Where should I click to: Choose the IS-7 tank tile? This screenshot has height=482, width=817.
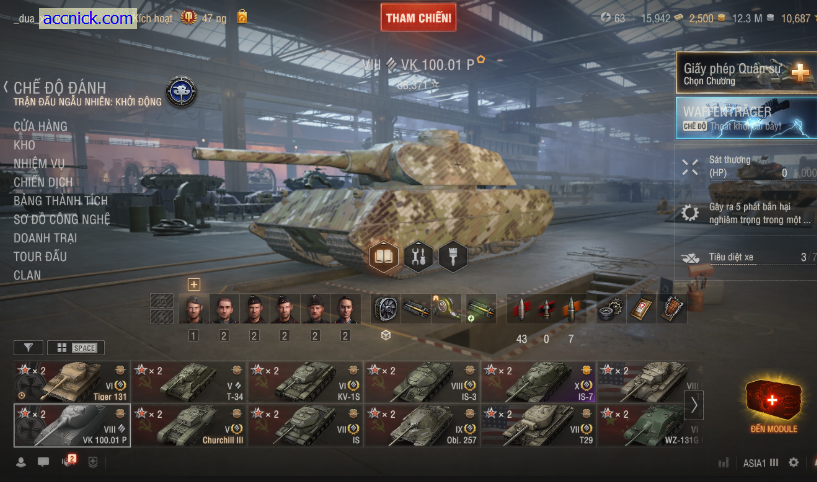tap(538, 381)
